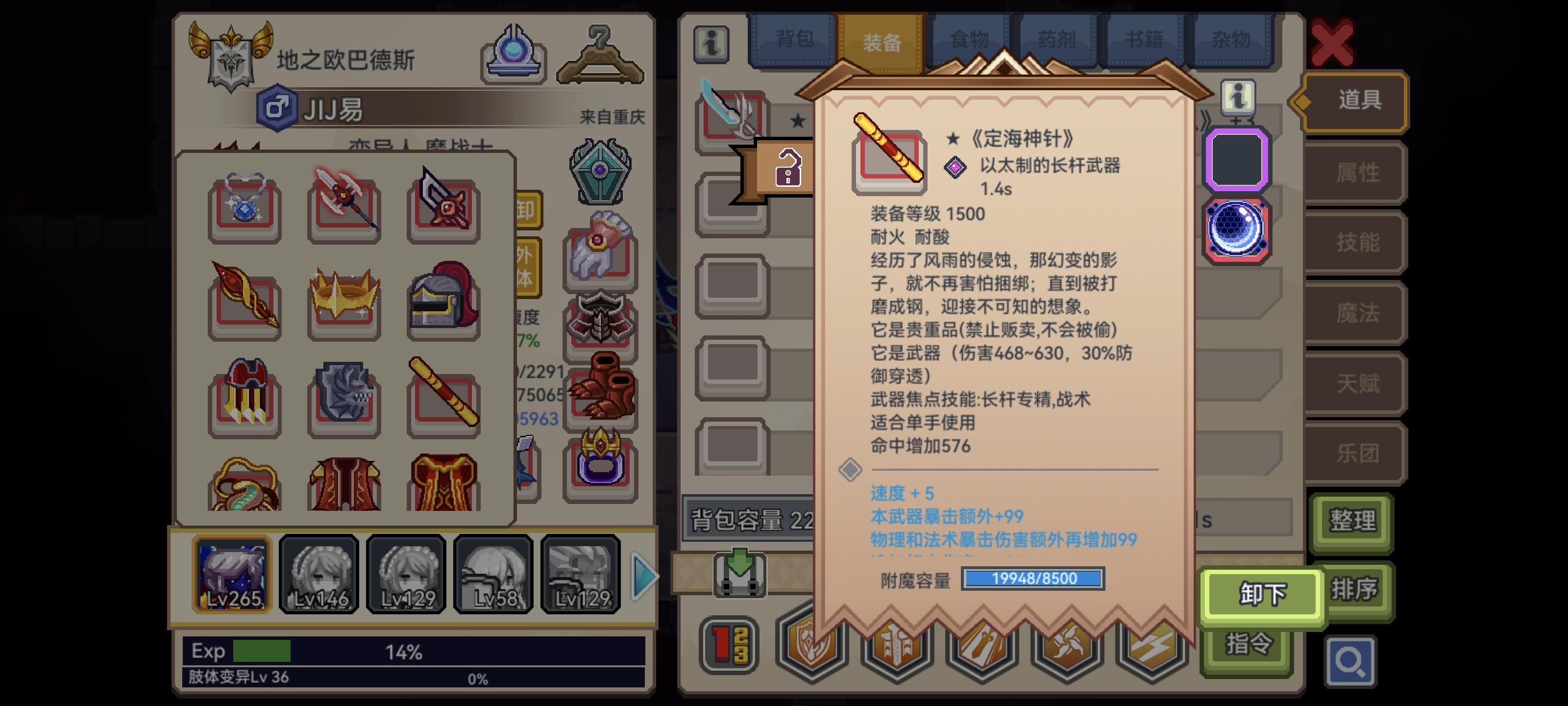Click the blue crystal orb item icon
The height and width of the screenshot is (706, 1568).
[1237, 228]
